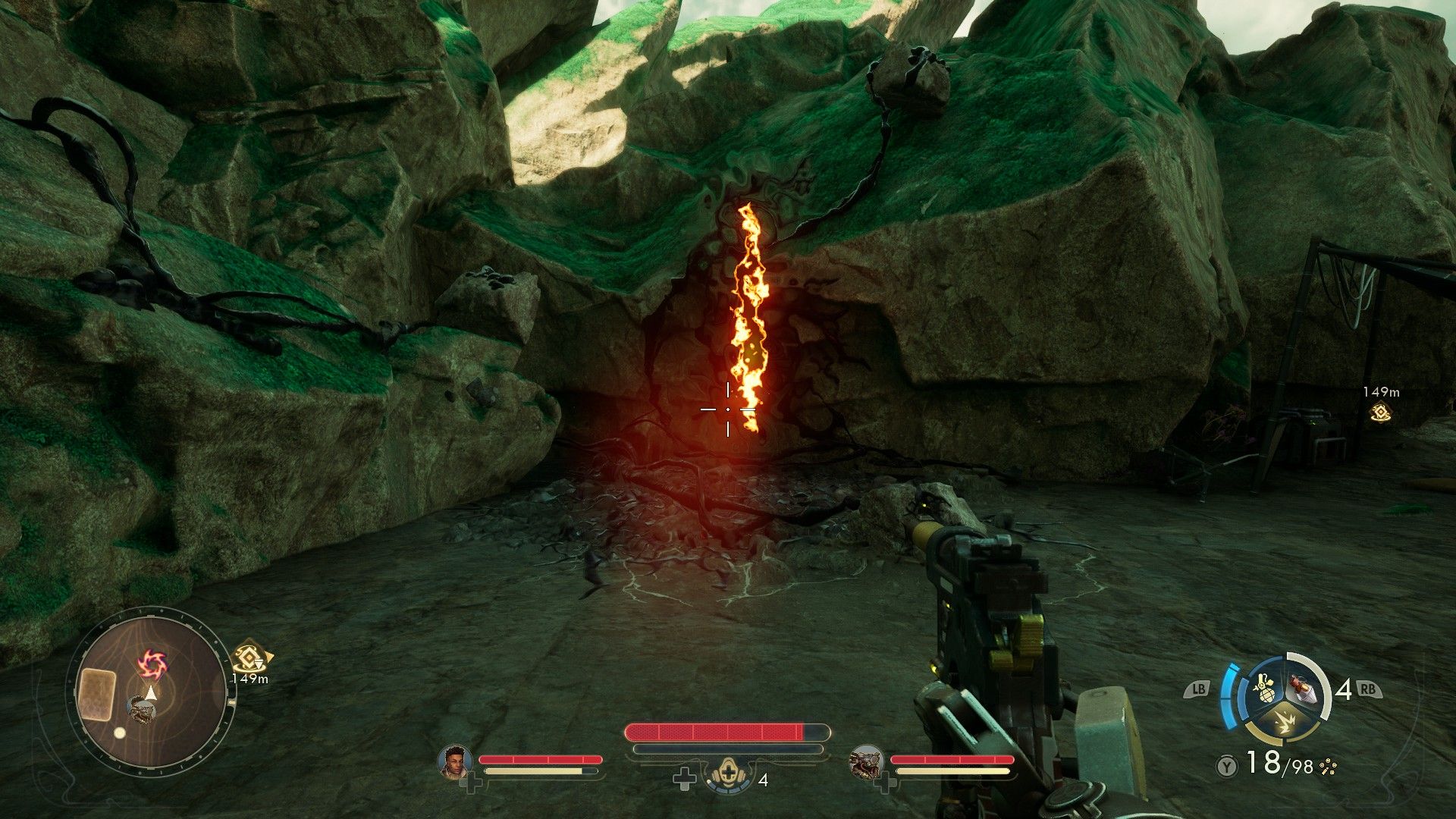Select the creature companion portrait
The width and height of the screenshot is (1456, 819).
864,761
